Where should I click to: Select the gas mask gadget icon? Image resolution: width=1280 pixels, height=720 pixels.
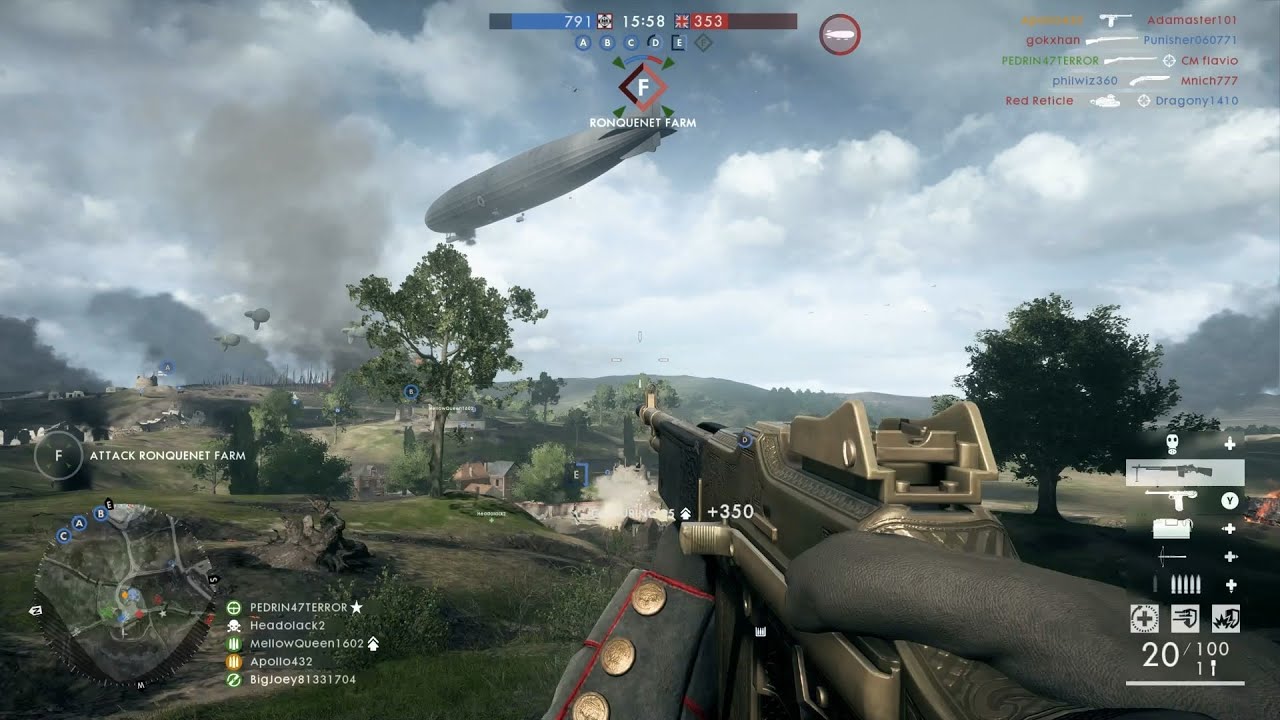pos(1170,443)
